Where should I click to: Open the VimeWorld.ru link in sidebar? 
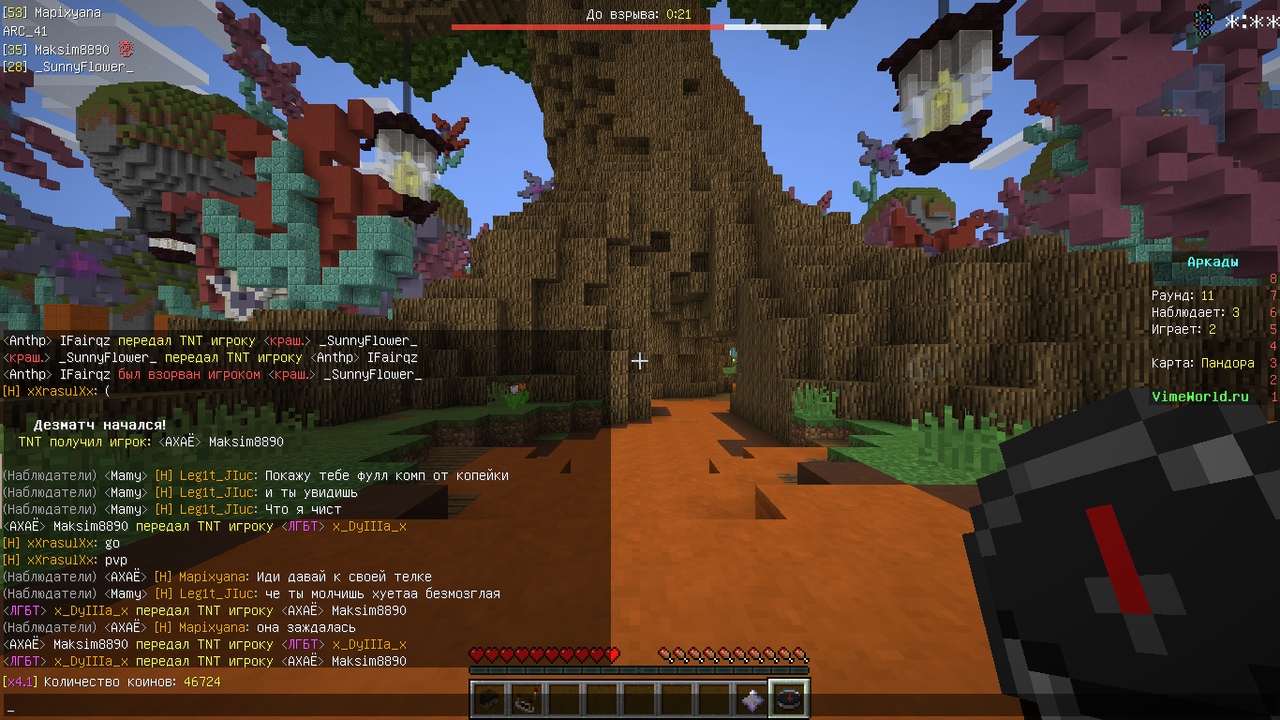1200,397
